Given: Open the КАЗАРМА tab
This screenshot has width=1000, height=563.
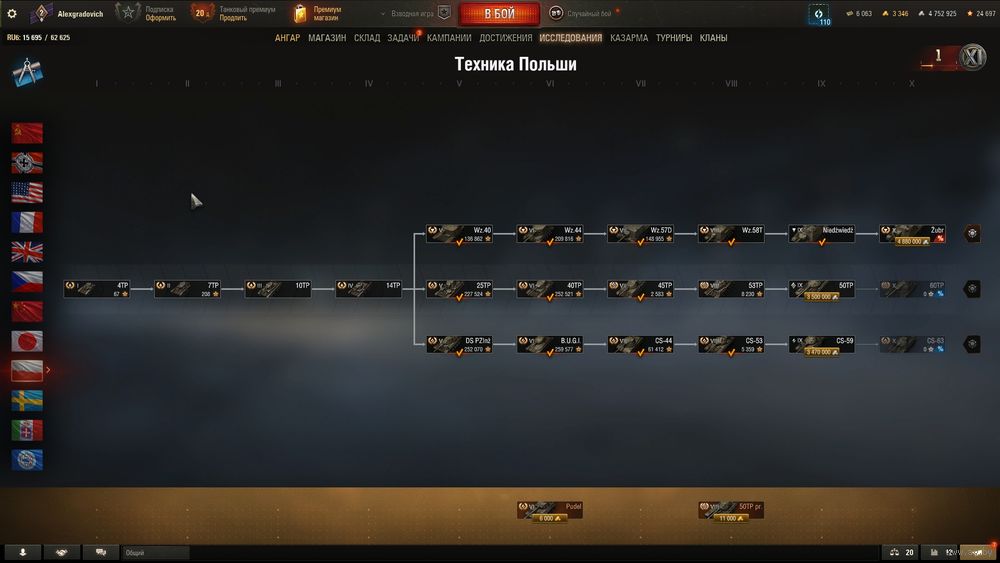Looking at the screenshot, I should pos(629,38).
